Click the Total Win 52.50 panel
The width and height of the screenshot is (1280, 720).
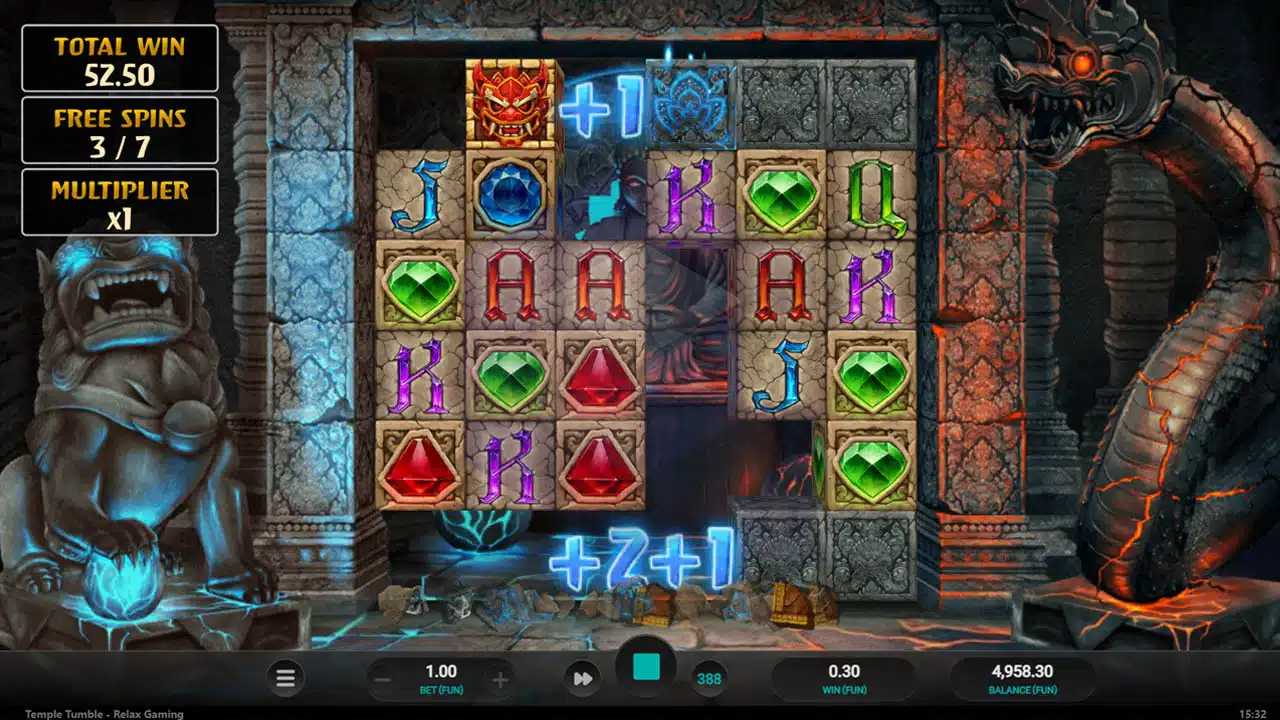pyautogui.click(x=119, y=57)
